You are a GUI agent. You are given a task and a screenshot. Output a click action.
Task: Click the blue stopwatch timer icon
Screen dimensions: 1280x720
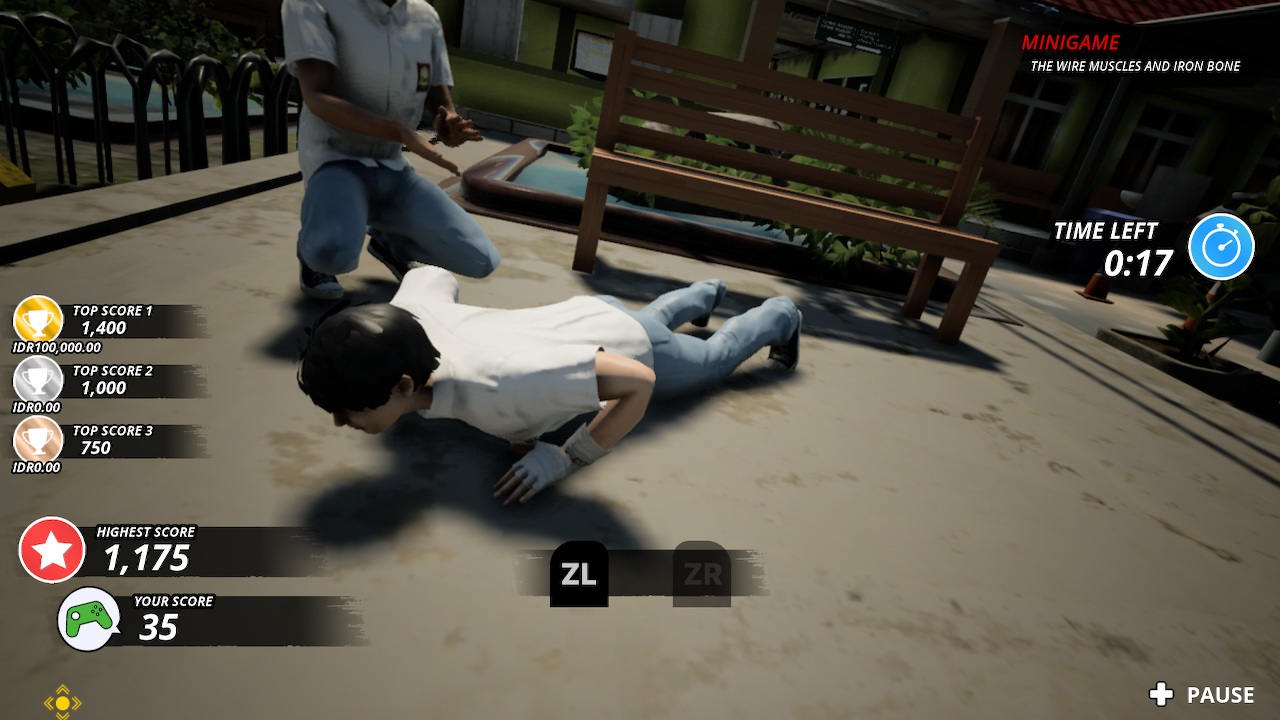click(x=1219, y=246)
